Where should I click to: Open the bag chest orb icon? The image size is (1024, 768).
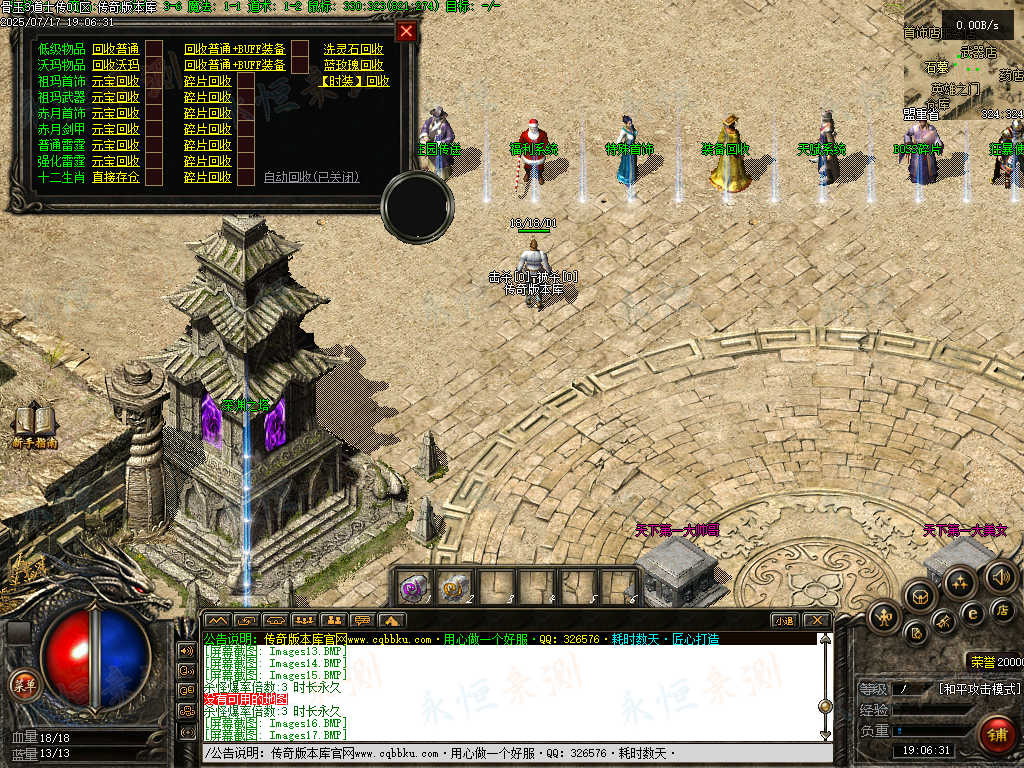(x=918, y=596)
